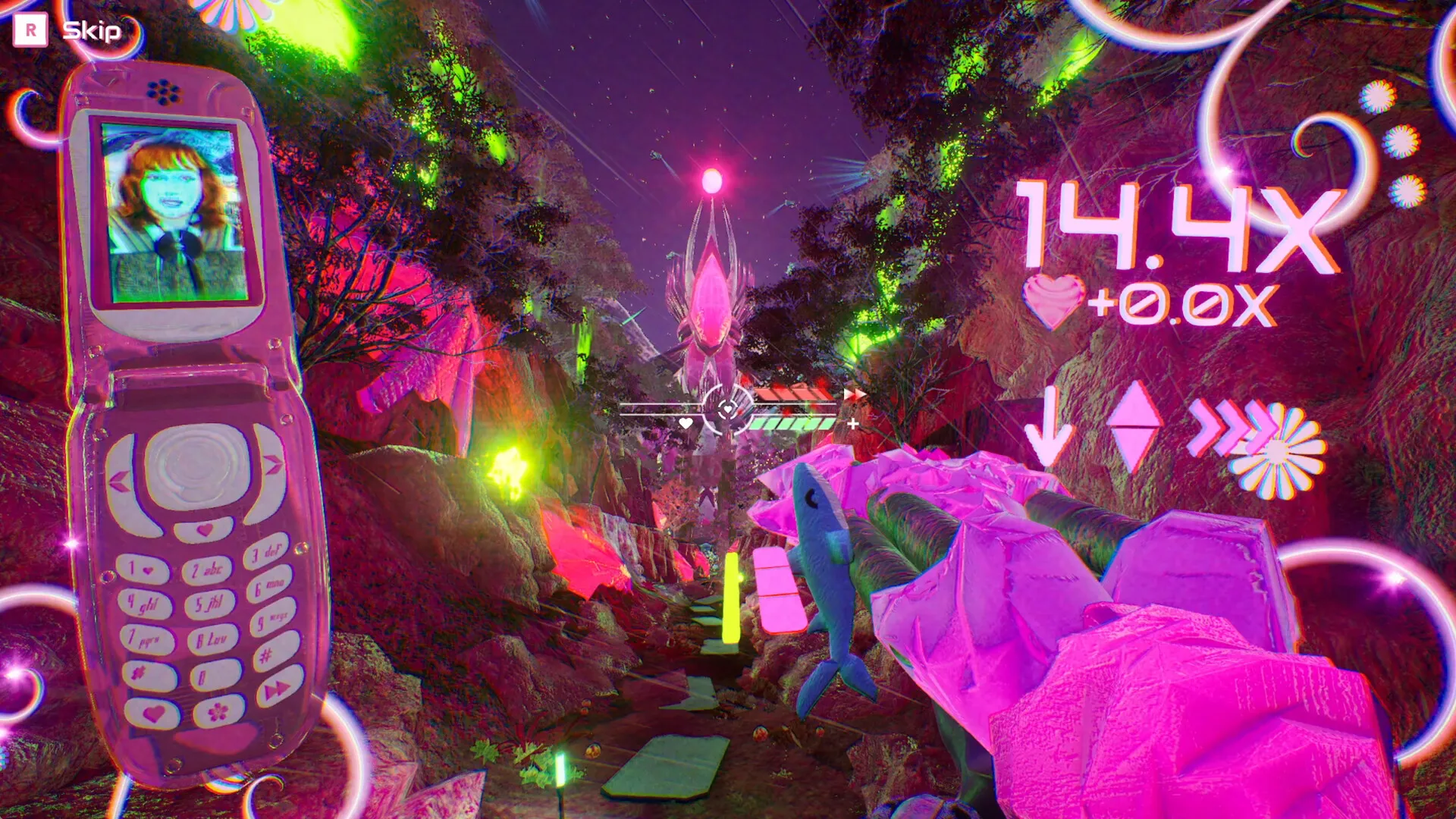Trigger the triple chevron dash icon
The height and width of the screenshot is (819, 1456).
pyautogui.click(x=1228, y=428)
